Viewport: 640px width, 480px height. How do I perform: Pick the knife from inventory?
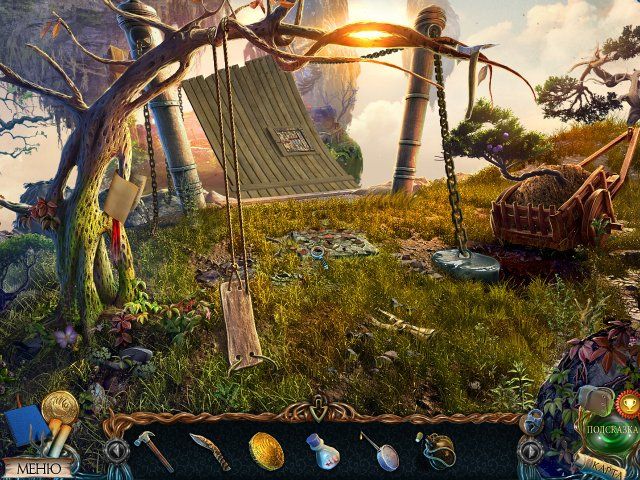pos(210,451)
